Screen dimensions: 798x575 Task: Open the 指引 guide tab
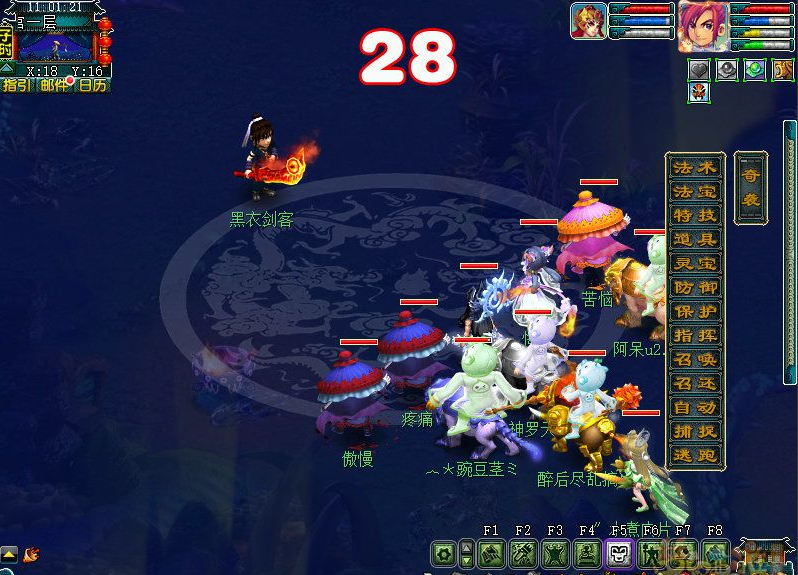tap(17, 86)
